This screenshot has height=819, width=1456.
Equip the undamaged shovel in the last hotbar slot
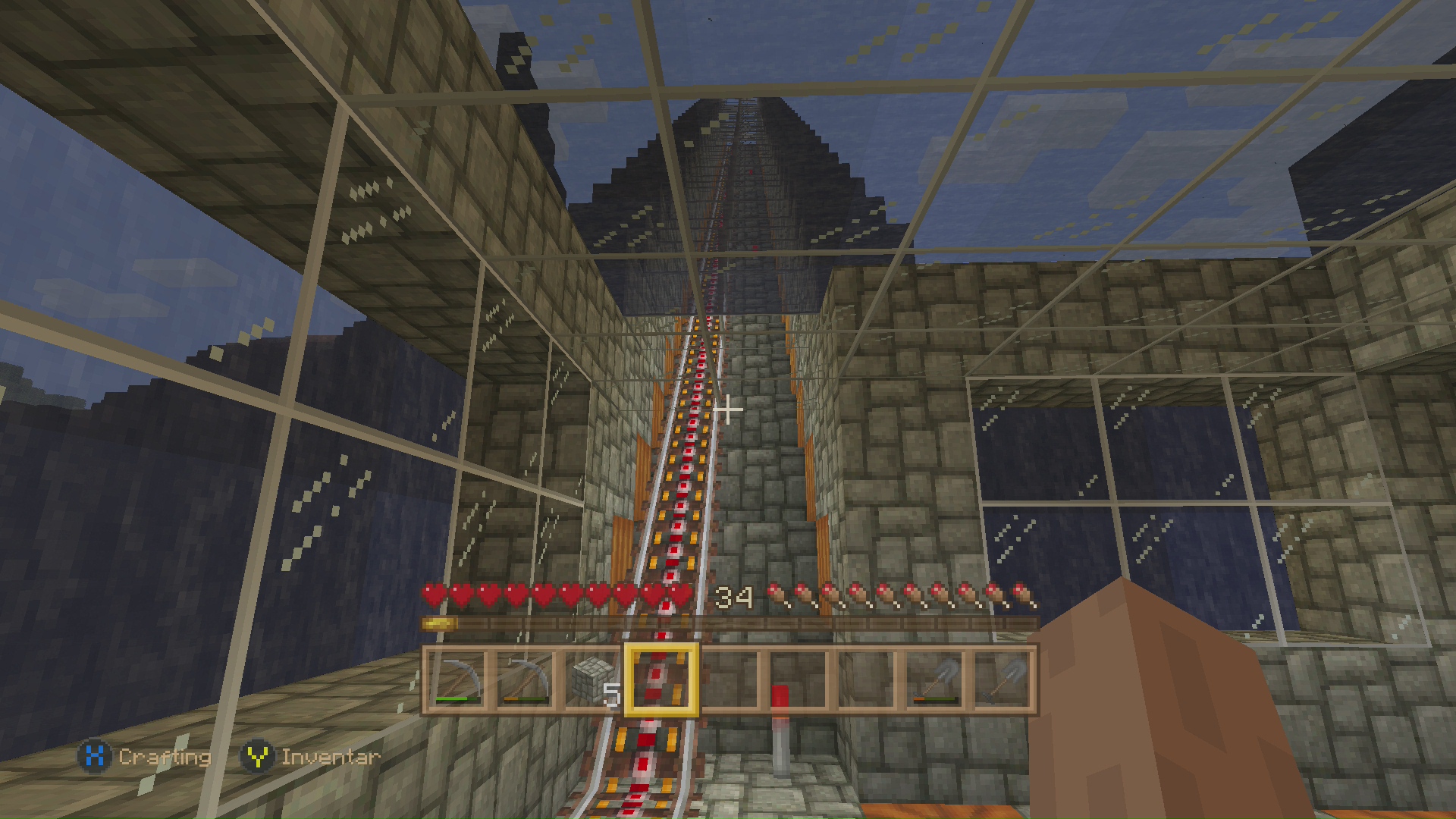1003,680
